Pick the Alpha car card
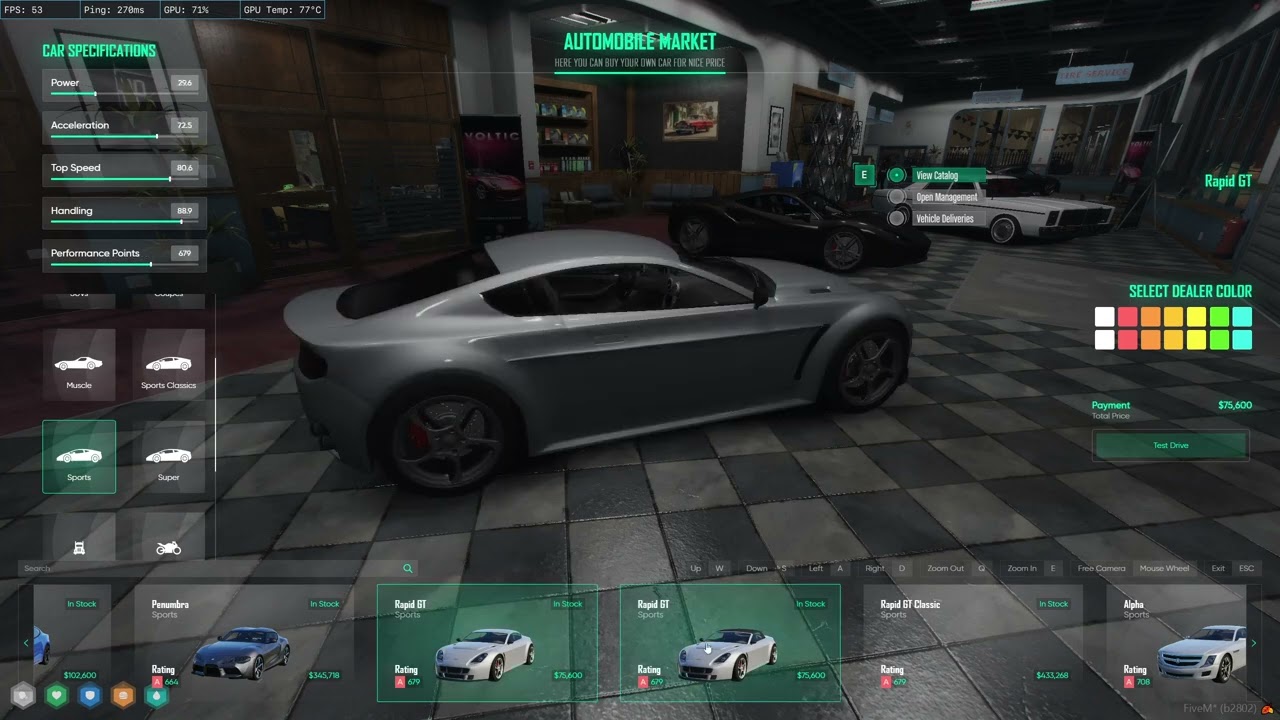 pyautogui.click(x=1180, y=642)
